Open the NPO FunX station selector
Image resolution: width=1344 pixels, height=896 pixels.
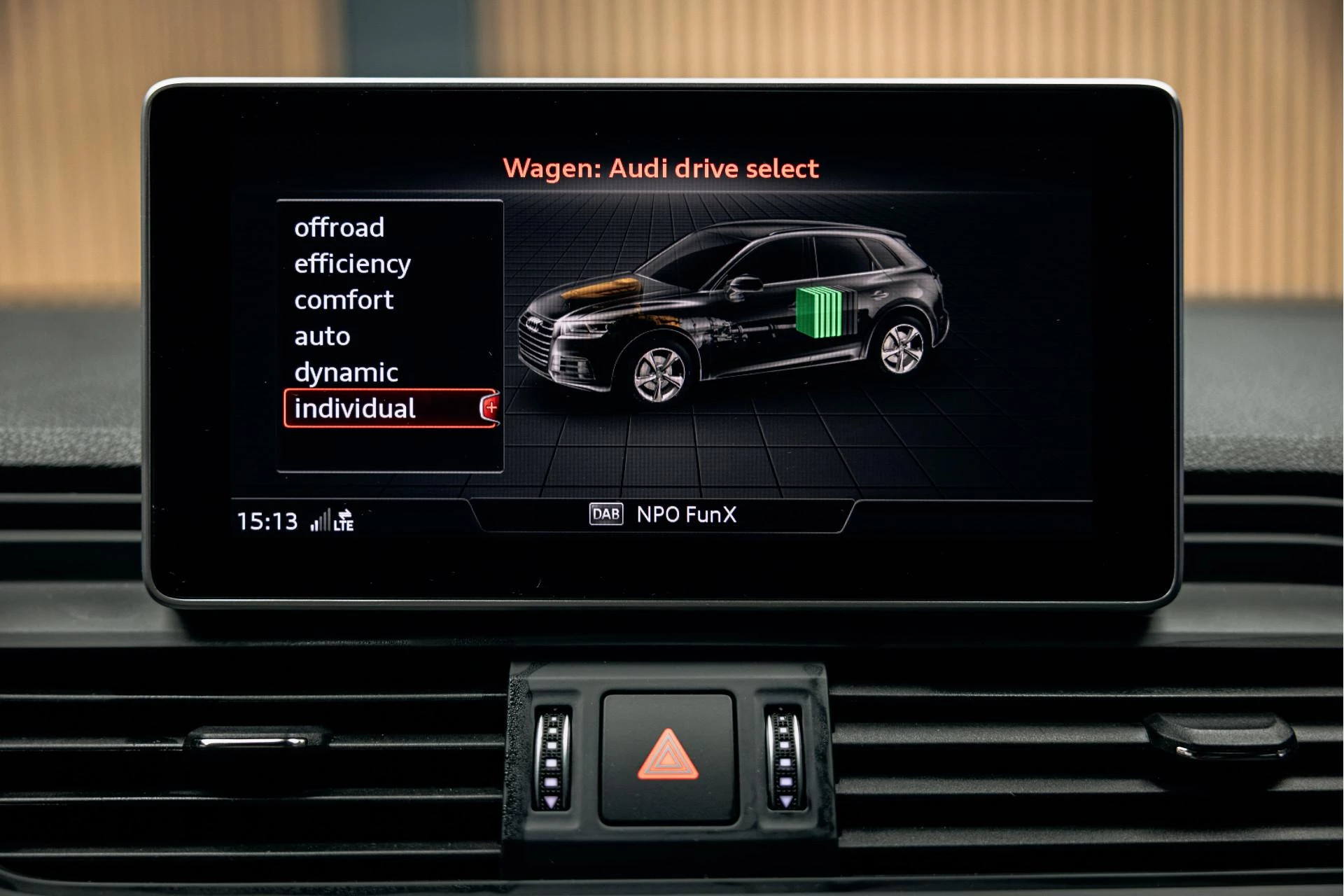pos(688,514)
